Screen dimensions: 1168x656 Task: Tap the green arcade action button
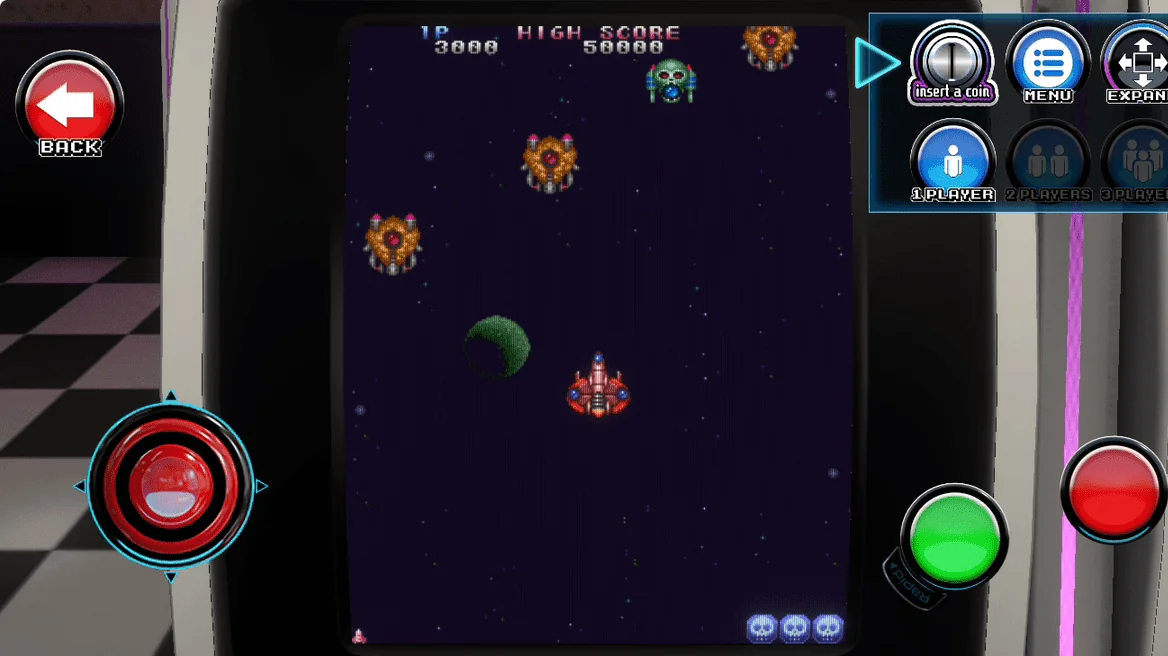pos(954,537)
